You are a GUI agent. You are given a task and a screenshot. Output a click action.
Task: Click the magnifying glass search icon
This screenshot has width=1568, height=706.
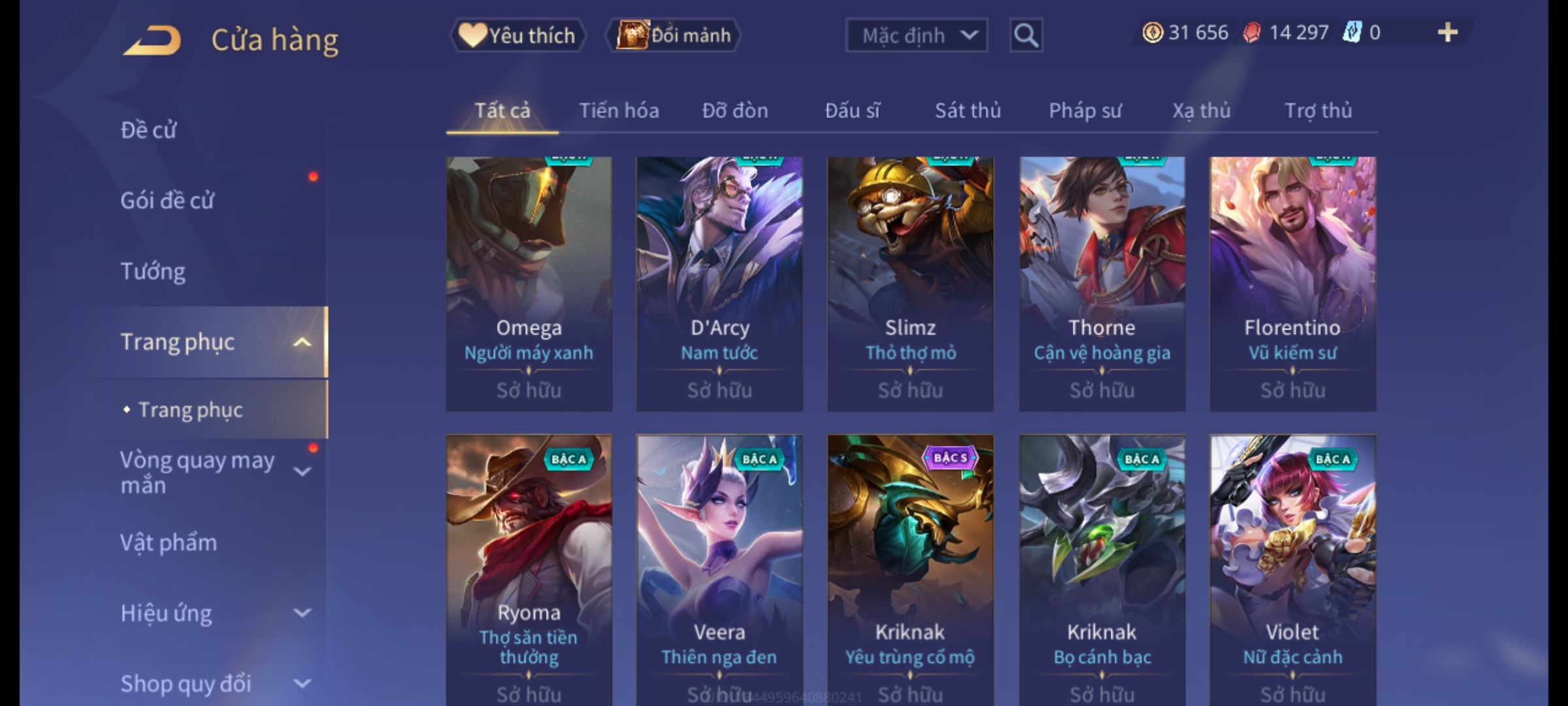tap(1025, 35)
